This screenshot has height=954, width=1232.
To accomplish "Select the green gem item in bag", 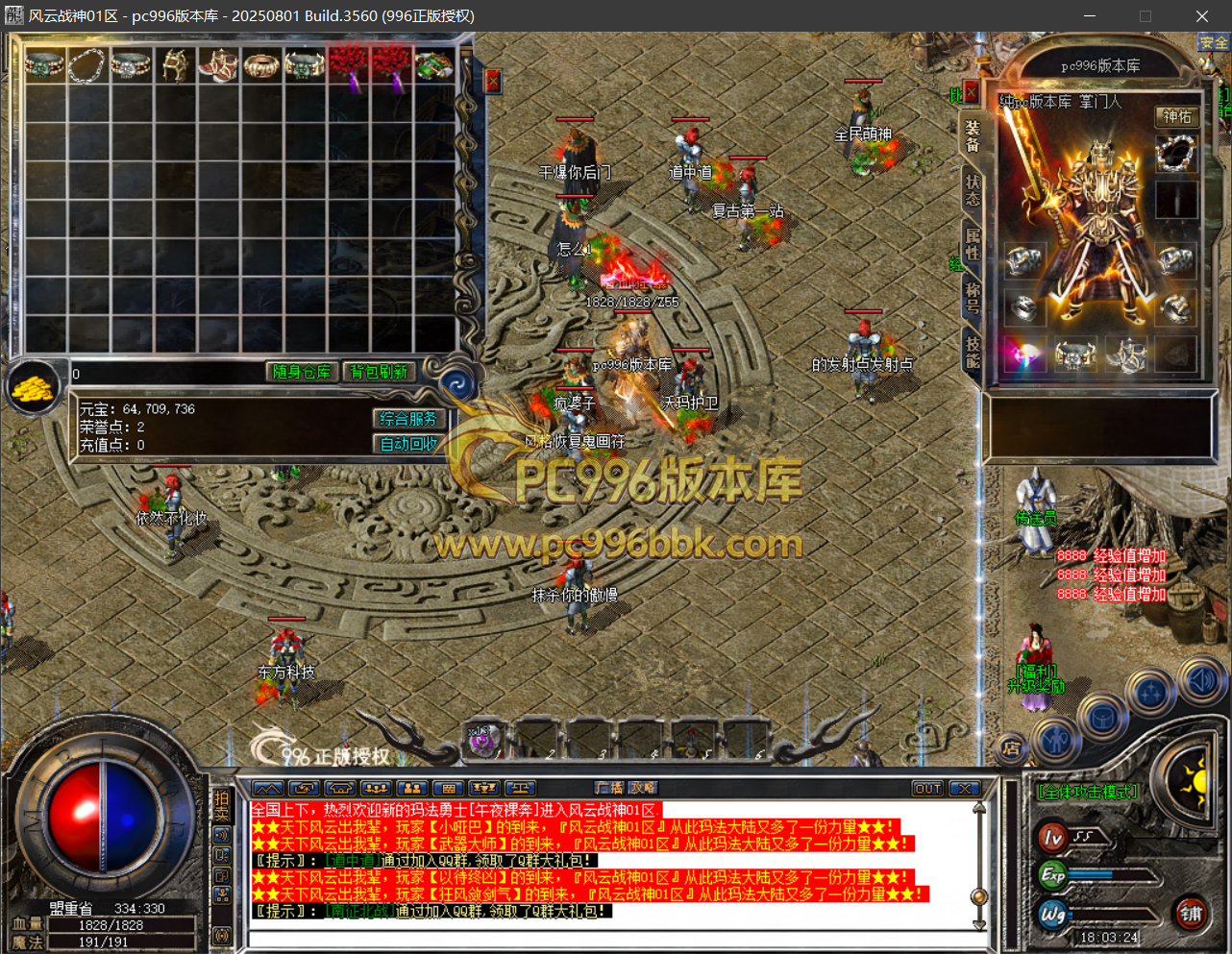I will (434, 65).
